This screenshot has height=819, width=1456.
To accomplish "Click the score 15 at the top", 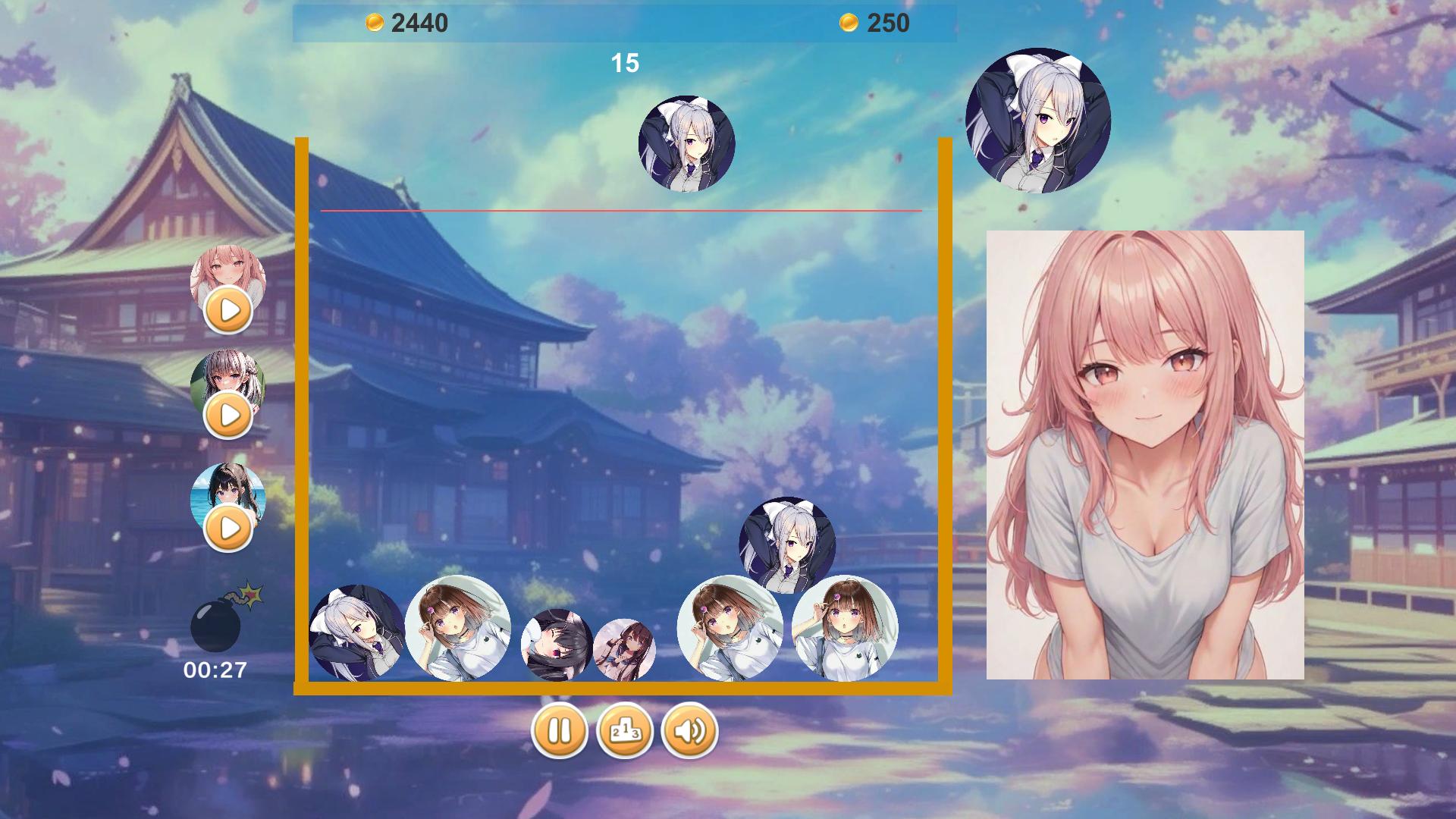I will tap(626, 62).
